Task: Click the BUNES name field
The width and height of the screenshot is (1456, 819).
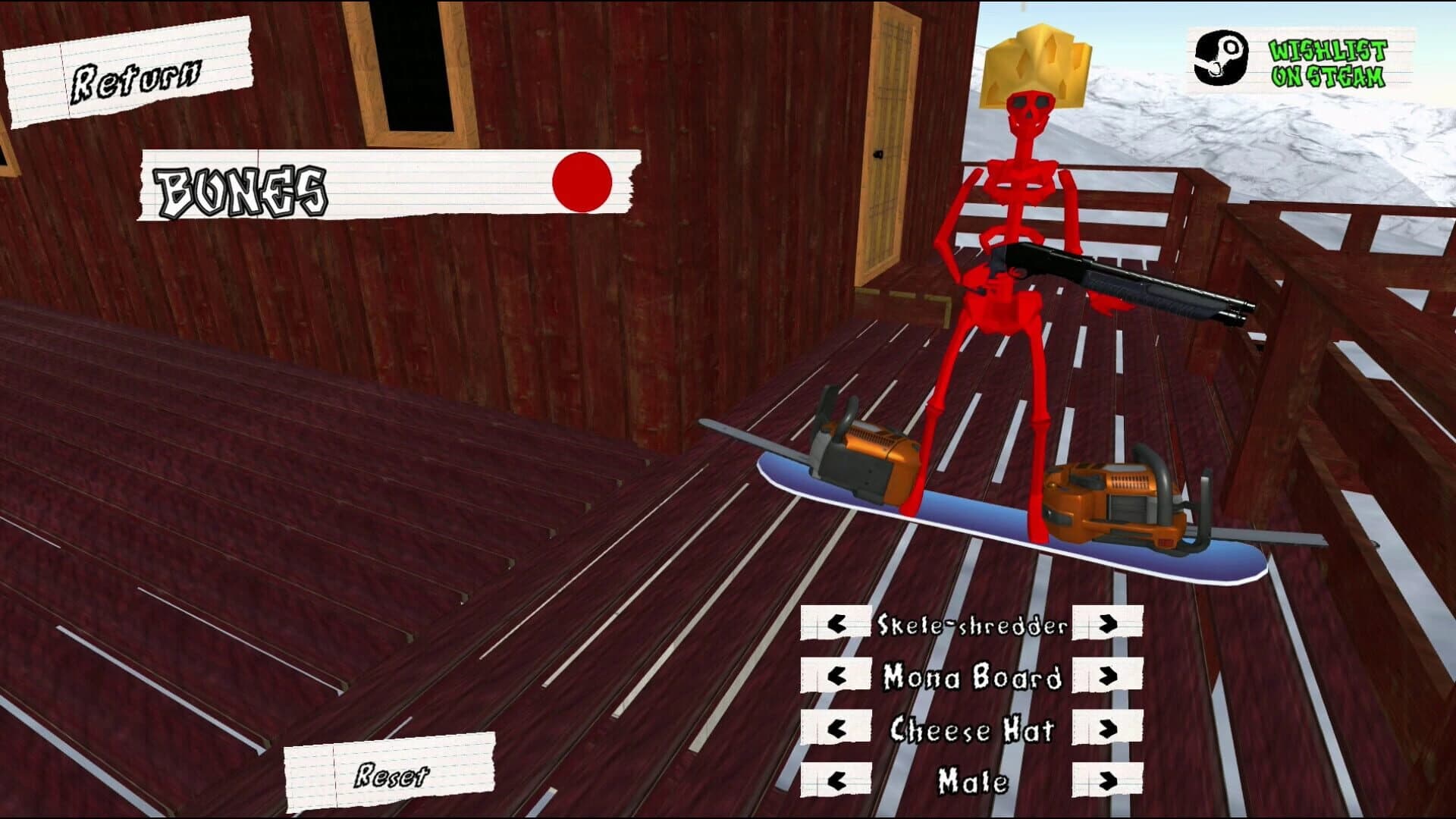Action: click(x=341, y=186)
